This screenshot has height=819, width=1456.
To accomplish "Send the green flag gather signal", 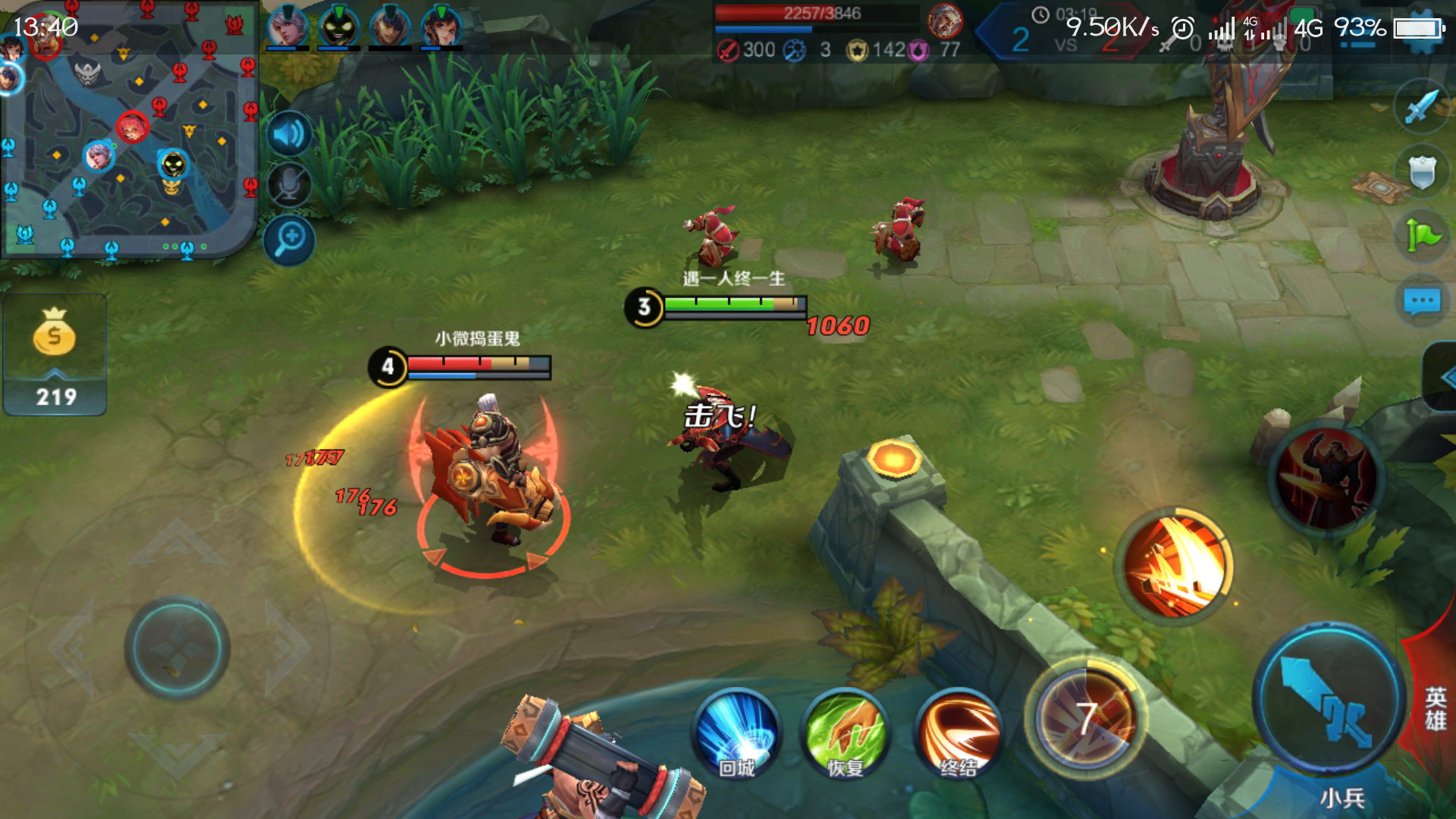I will pos(1421,236).
